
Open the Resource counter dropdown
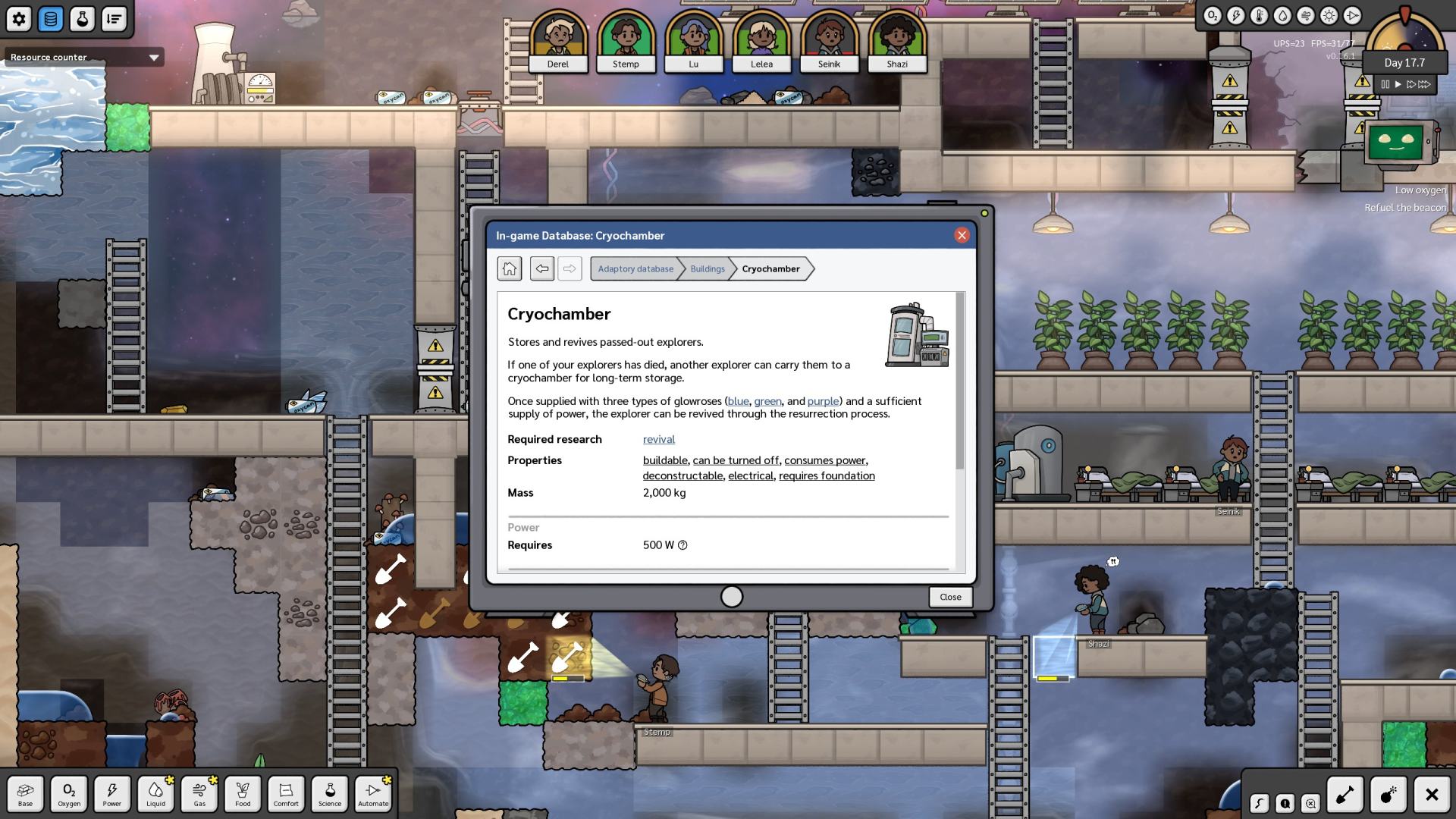(154, 58)
